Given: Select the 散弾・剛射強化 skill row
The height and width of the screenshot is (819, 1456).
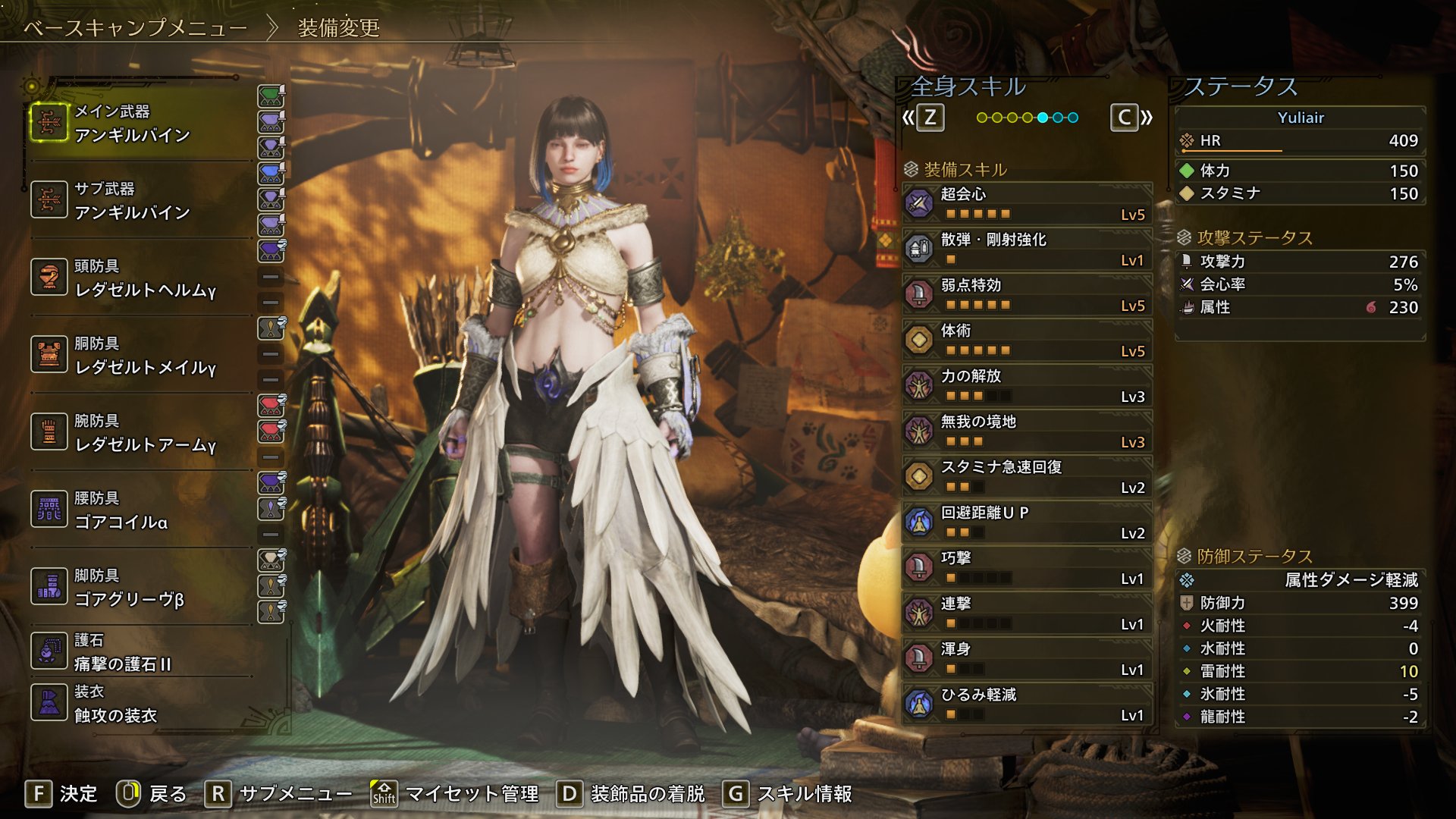Looking at the screenshot, I should pyautogui.click(x=1028, y=249).
